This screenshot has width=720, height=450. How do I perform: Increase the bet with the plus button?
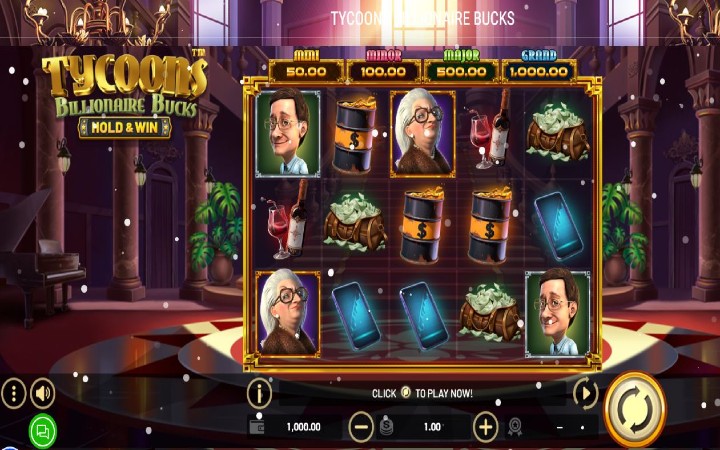click(x=485, y=427)
